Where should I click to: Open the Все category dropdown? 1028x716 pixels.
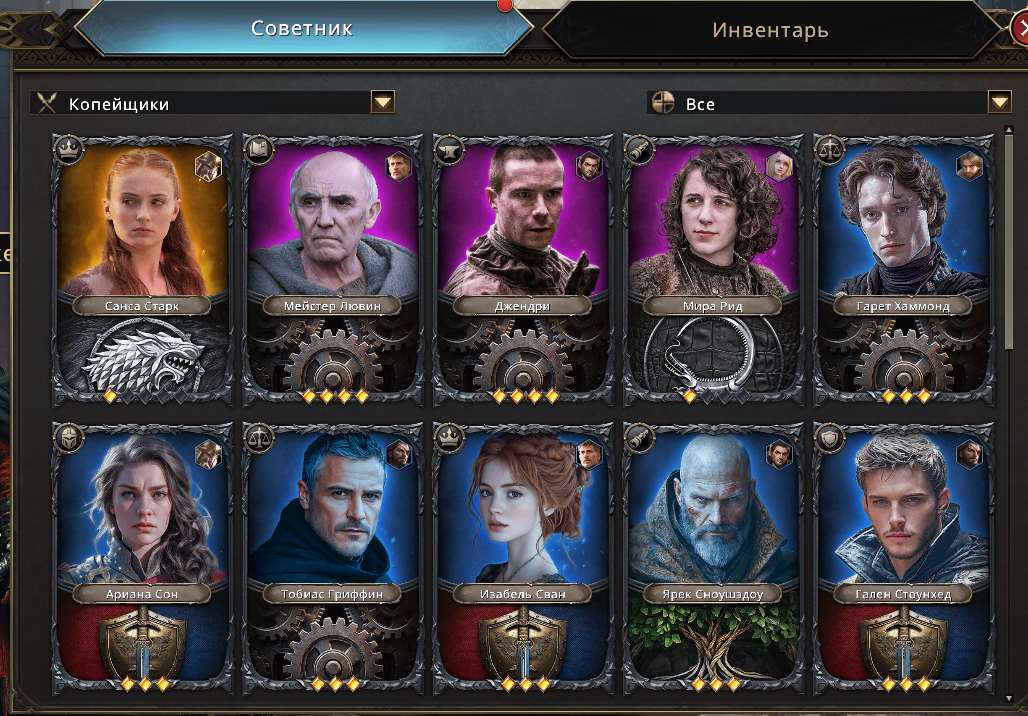click(x=999, y=102)
